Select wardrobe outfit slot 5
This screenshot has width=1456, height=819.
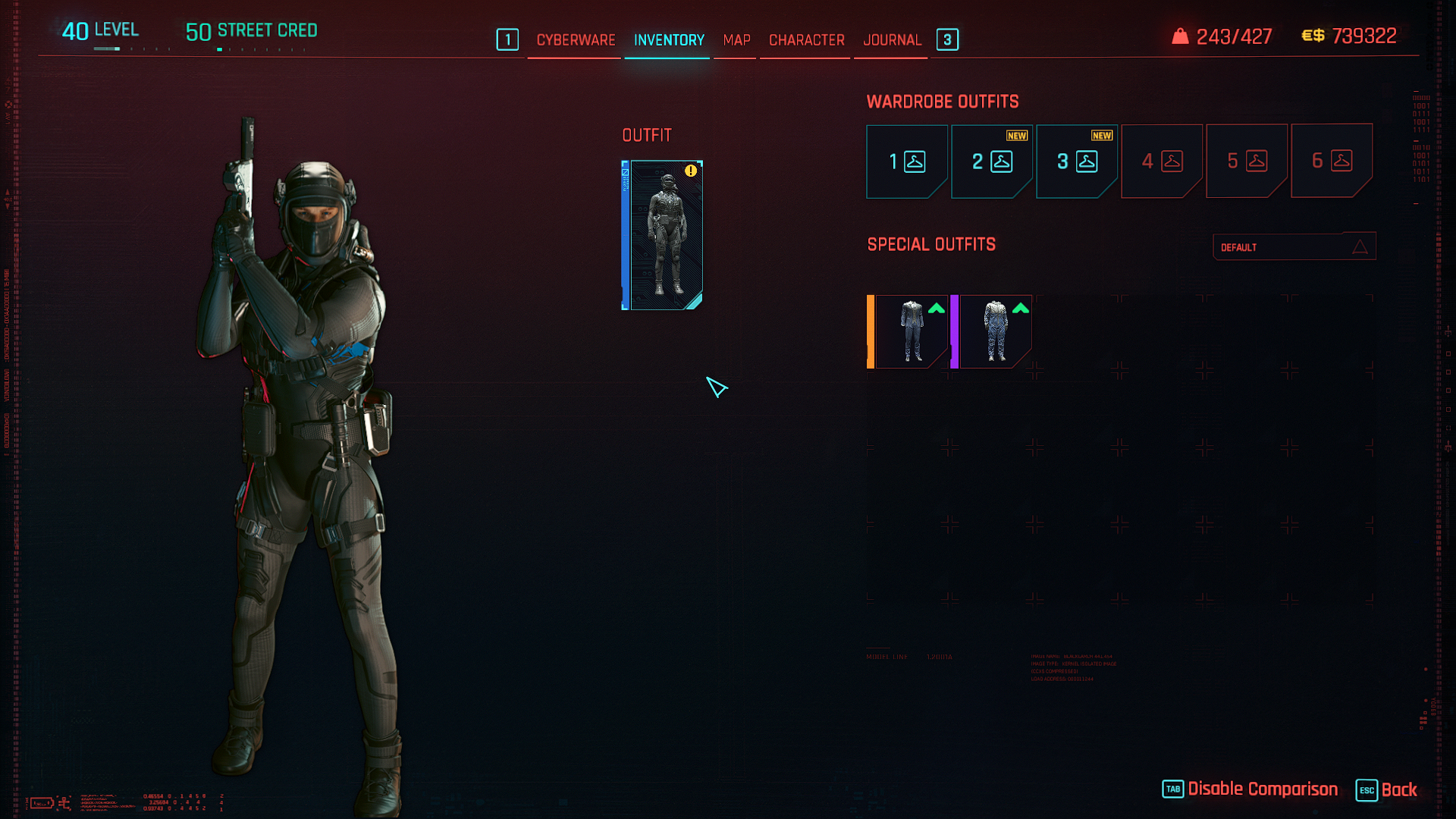click(x=1247, y=162)
